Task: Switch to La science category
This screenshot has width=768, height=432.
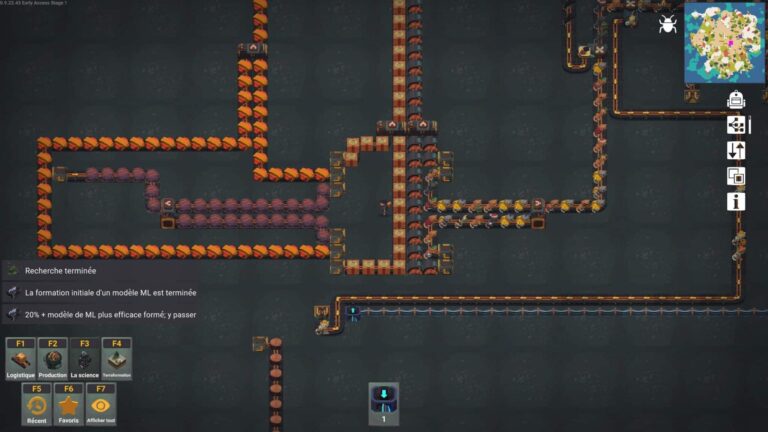Action: coord(85,359)
